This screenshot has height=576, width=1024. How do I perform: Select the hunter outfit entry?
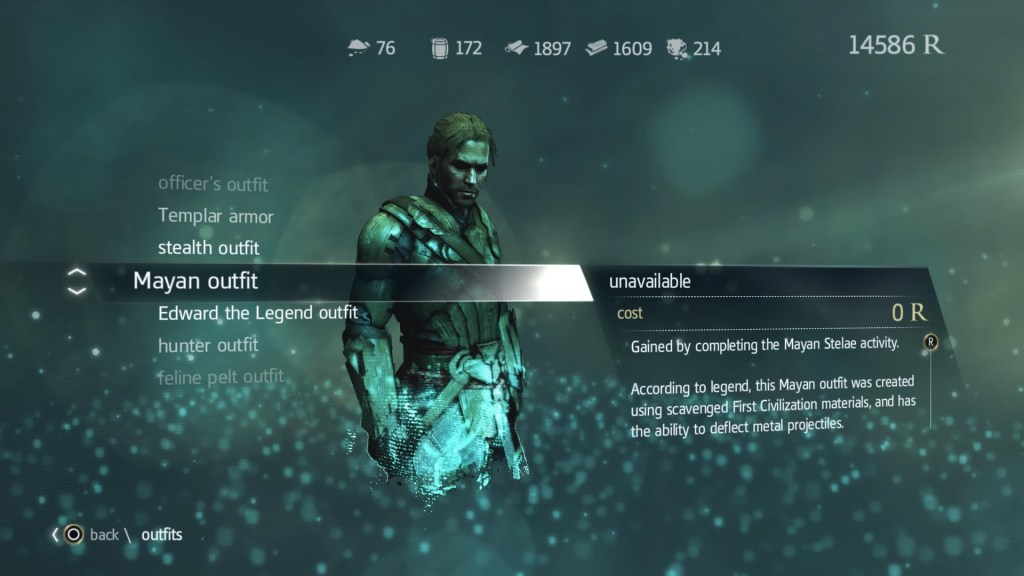click(x=208, y=345)
